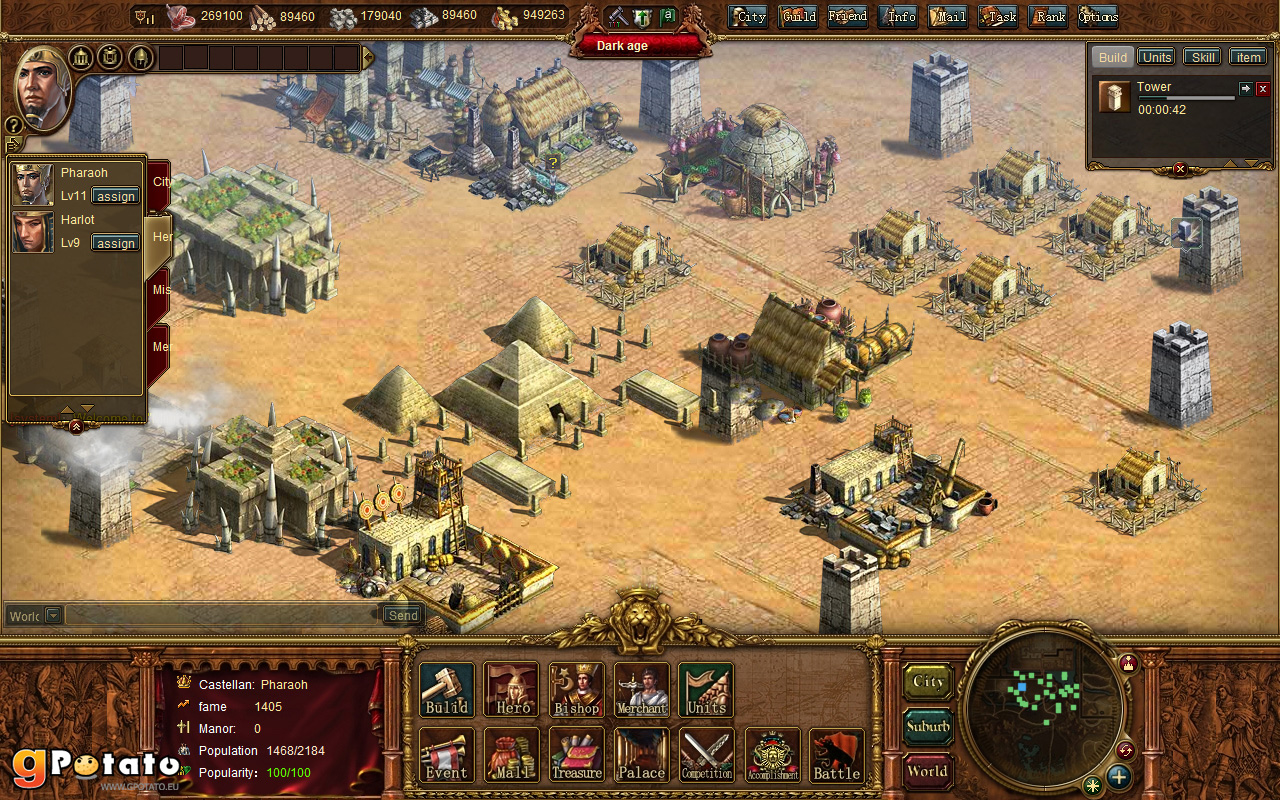The height and width of the screenshot is (800, 1280).
Task: Open the Guild menu
Action: tap(798, 16)
